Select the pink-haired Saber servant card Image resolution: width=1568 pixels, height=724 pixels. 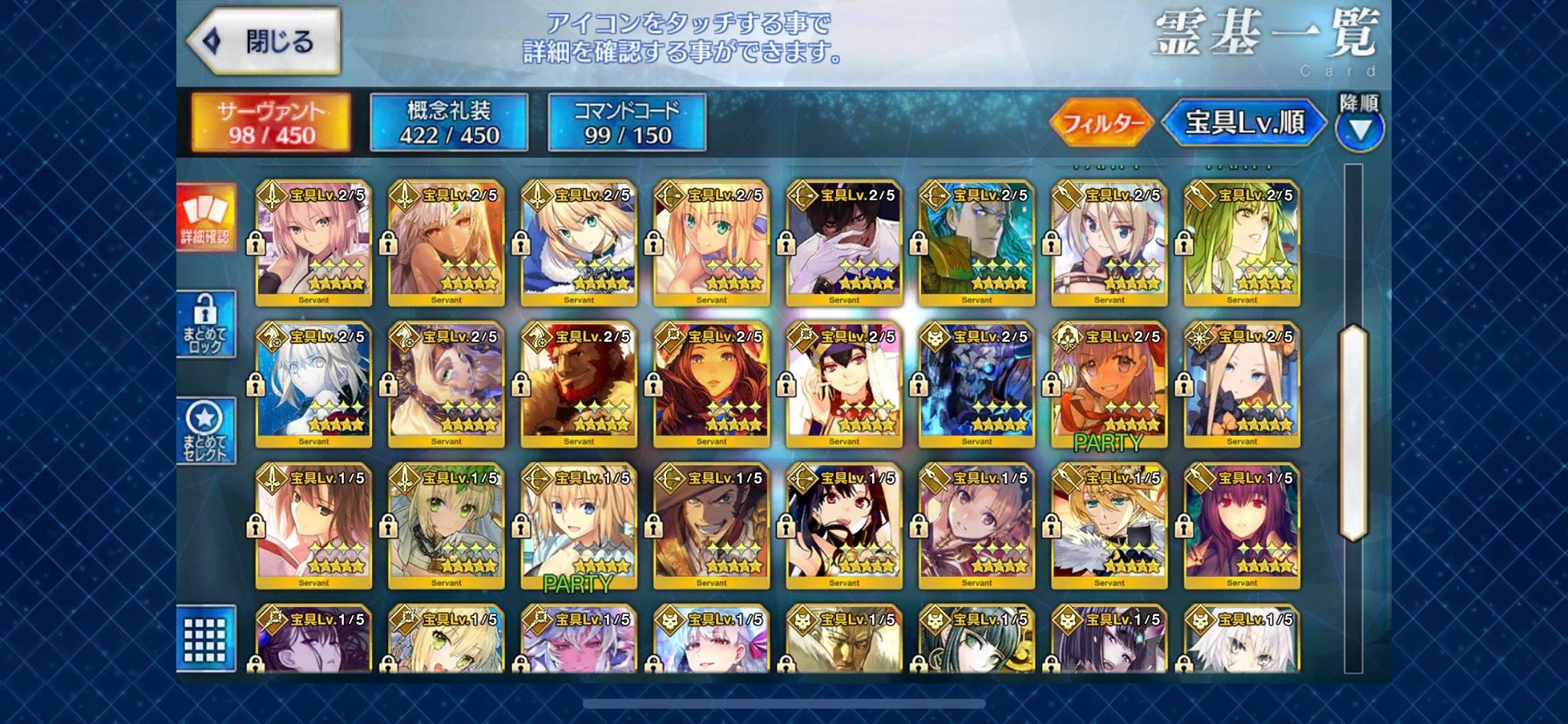tap(313, 242)
